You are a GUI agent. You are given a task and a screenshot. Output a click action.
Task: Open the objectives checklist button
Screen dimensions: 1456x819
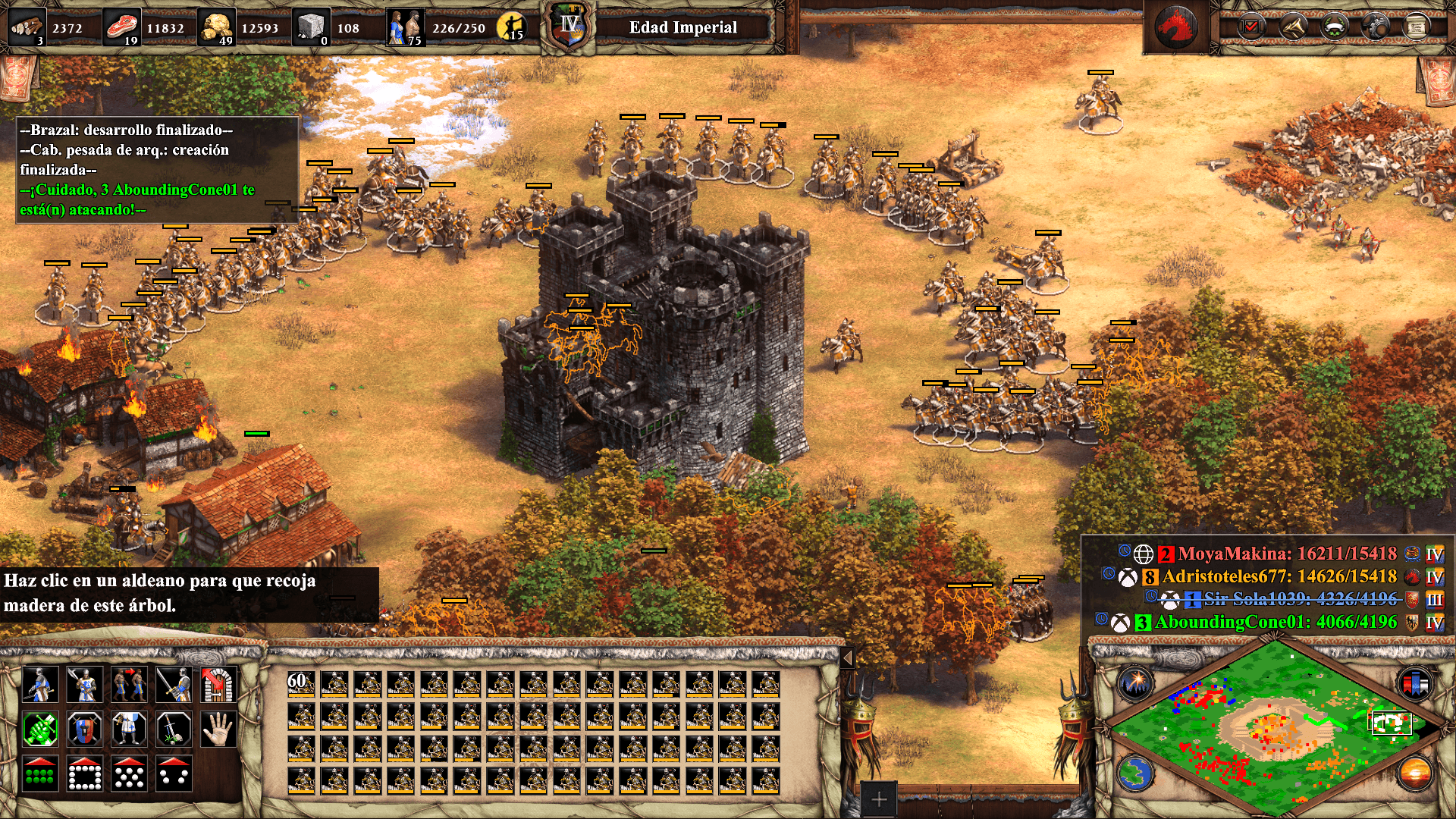(x=1251, y=27)
